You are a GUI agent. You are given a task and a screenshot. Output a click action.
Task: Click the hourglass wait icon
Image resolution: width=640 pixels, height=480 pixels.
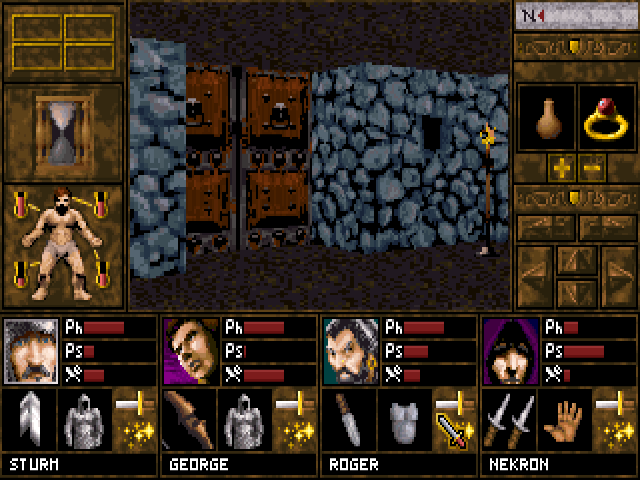(63, 132)
